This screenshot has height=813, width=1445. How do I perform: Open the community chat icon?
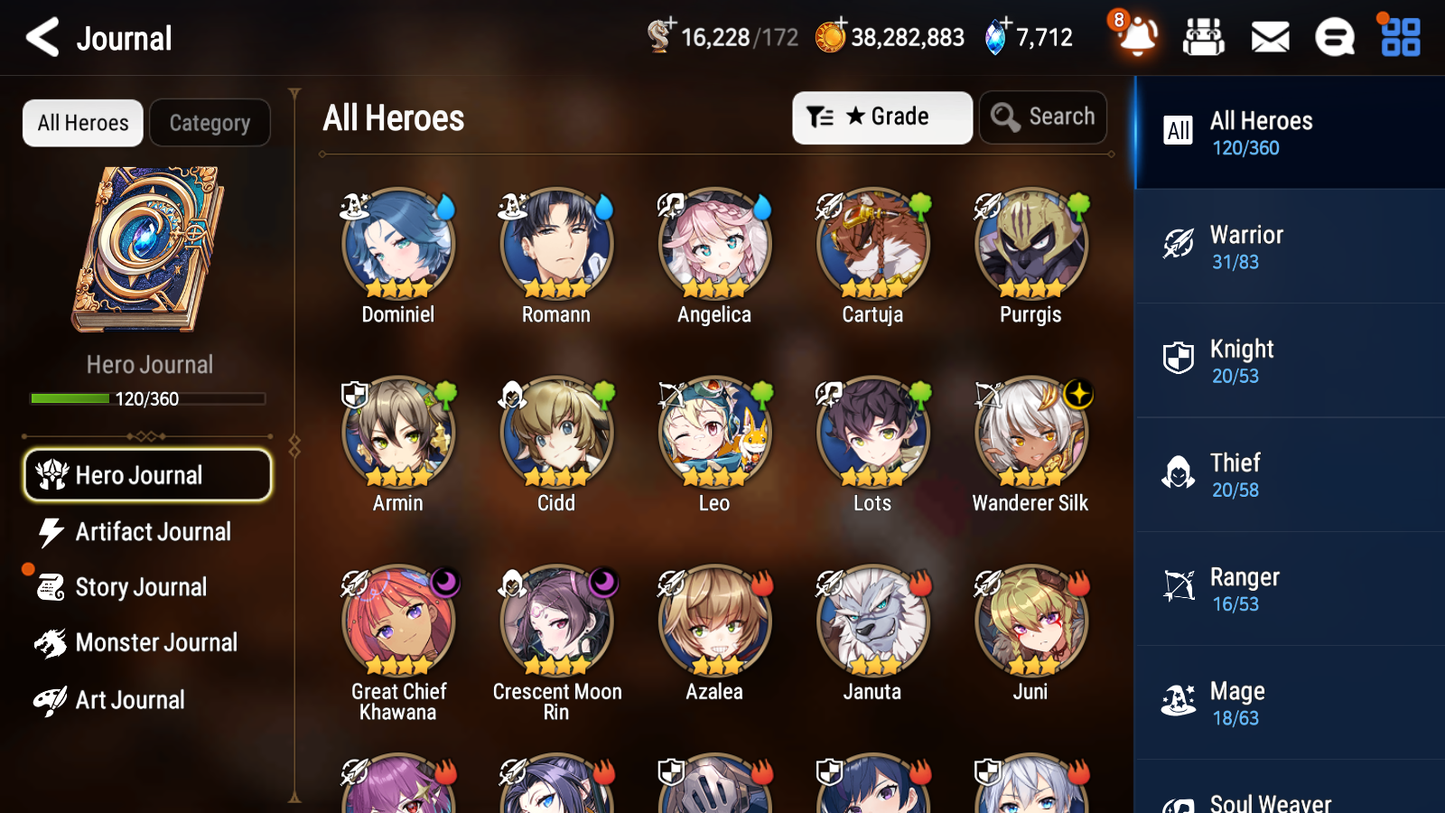click(x=1334, y=36)
